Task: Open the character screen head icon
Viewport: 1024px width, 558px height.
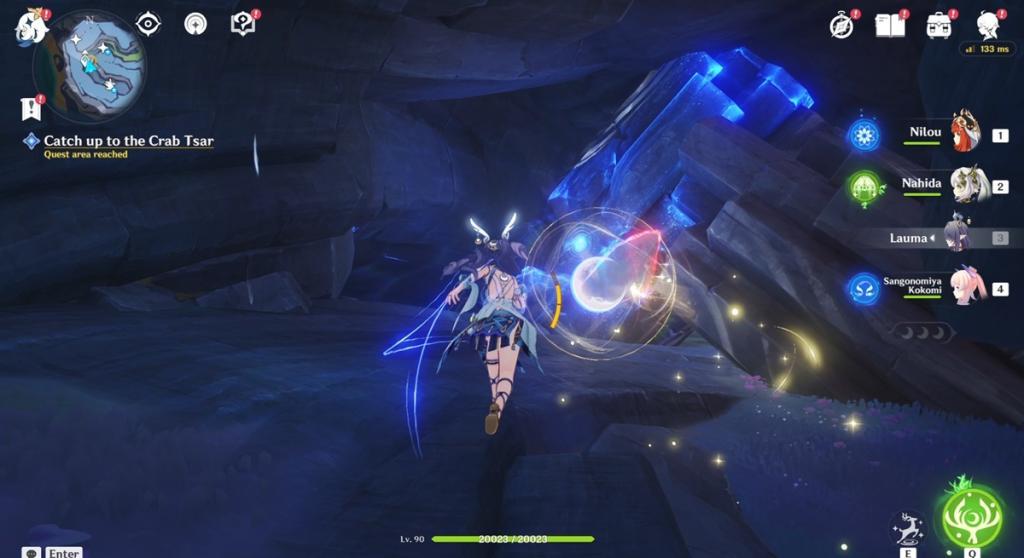Action: pyautogui.click(x=988, y=25)
